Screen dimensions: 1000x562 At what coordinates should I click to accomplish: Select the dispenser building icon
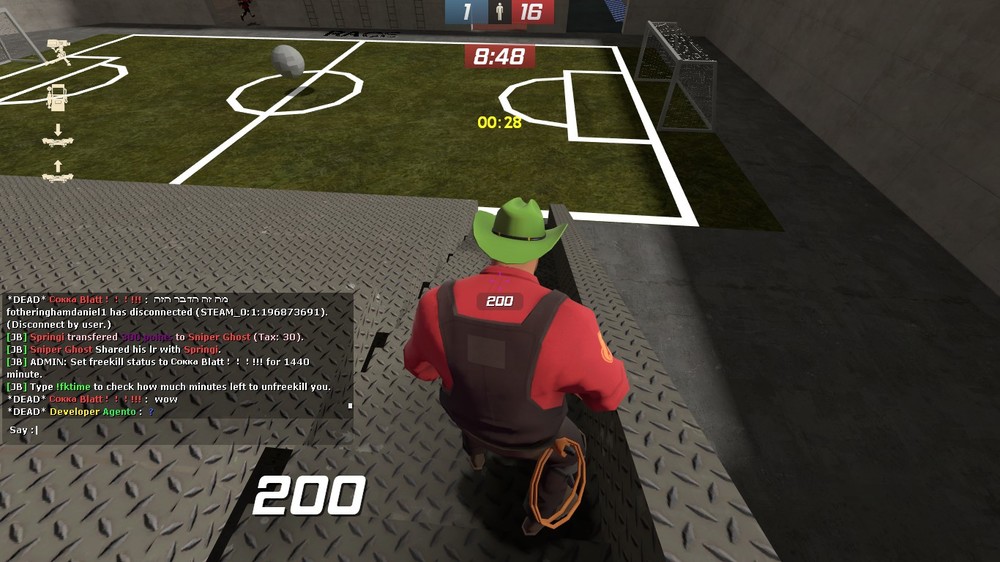57,97
